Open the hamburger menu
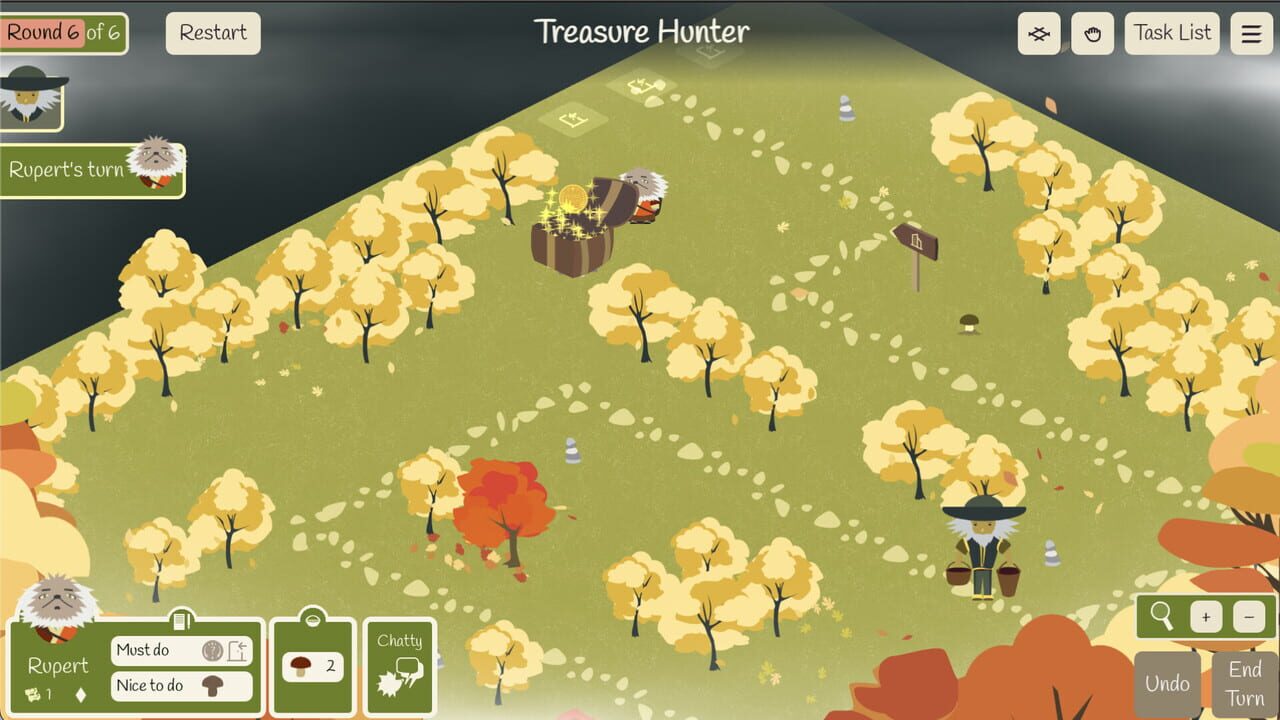This screenshot has height=720, width=1280. tap(1250, 31)
